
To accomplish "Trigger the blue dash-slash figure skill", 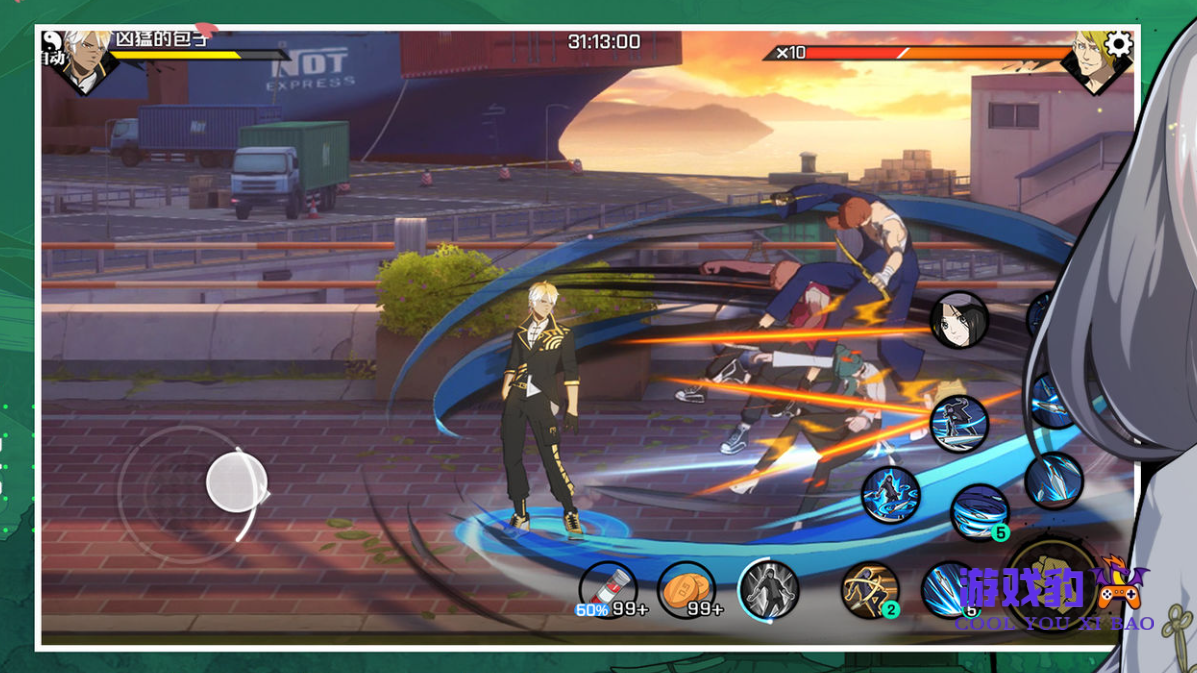I will pyautogui.click(x=959, y=423).
